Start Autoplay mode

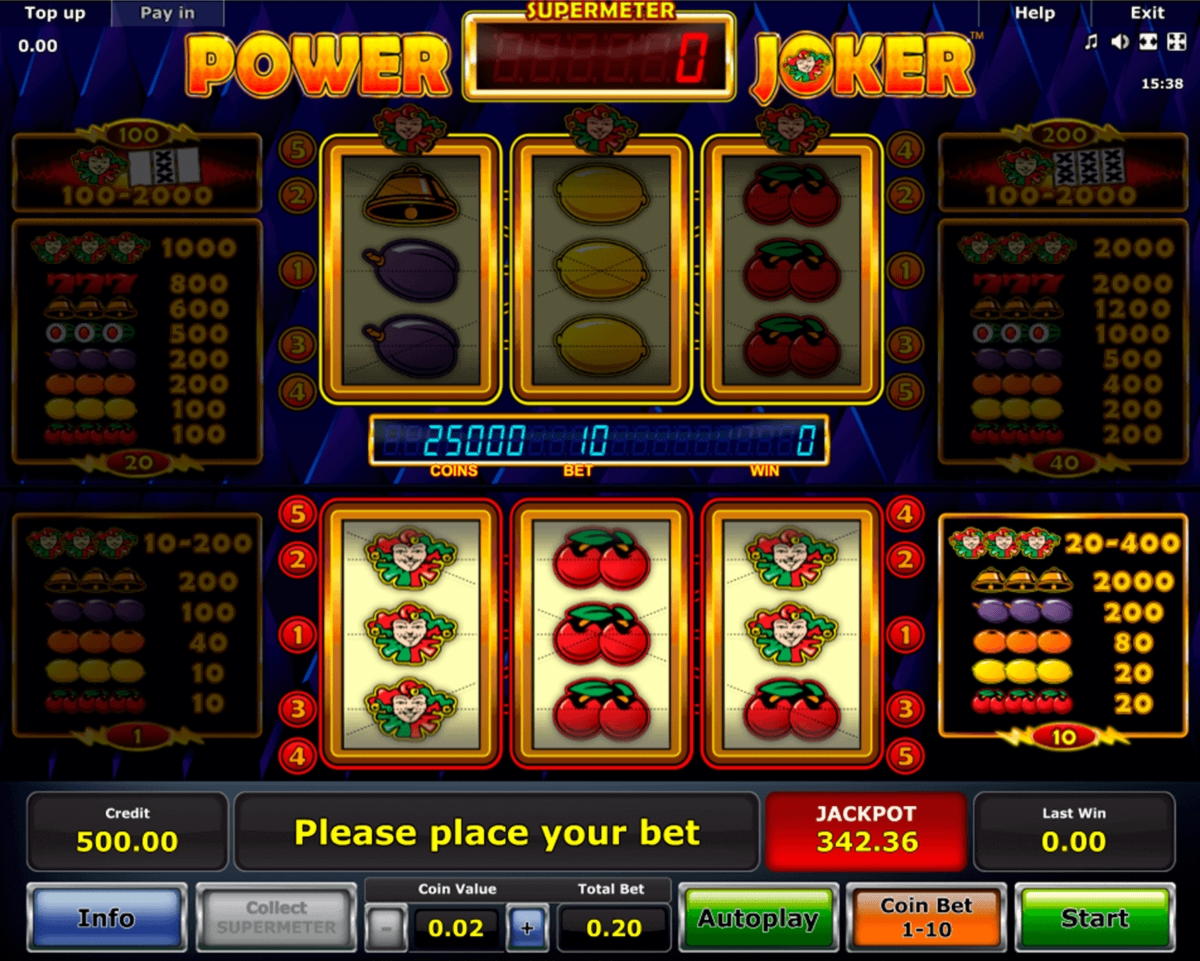pyautogui.click(x=758, y=918)
